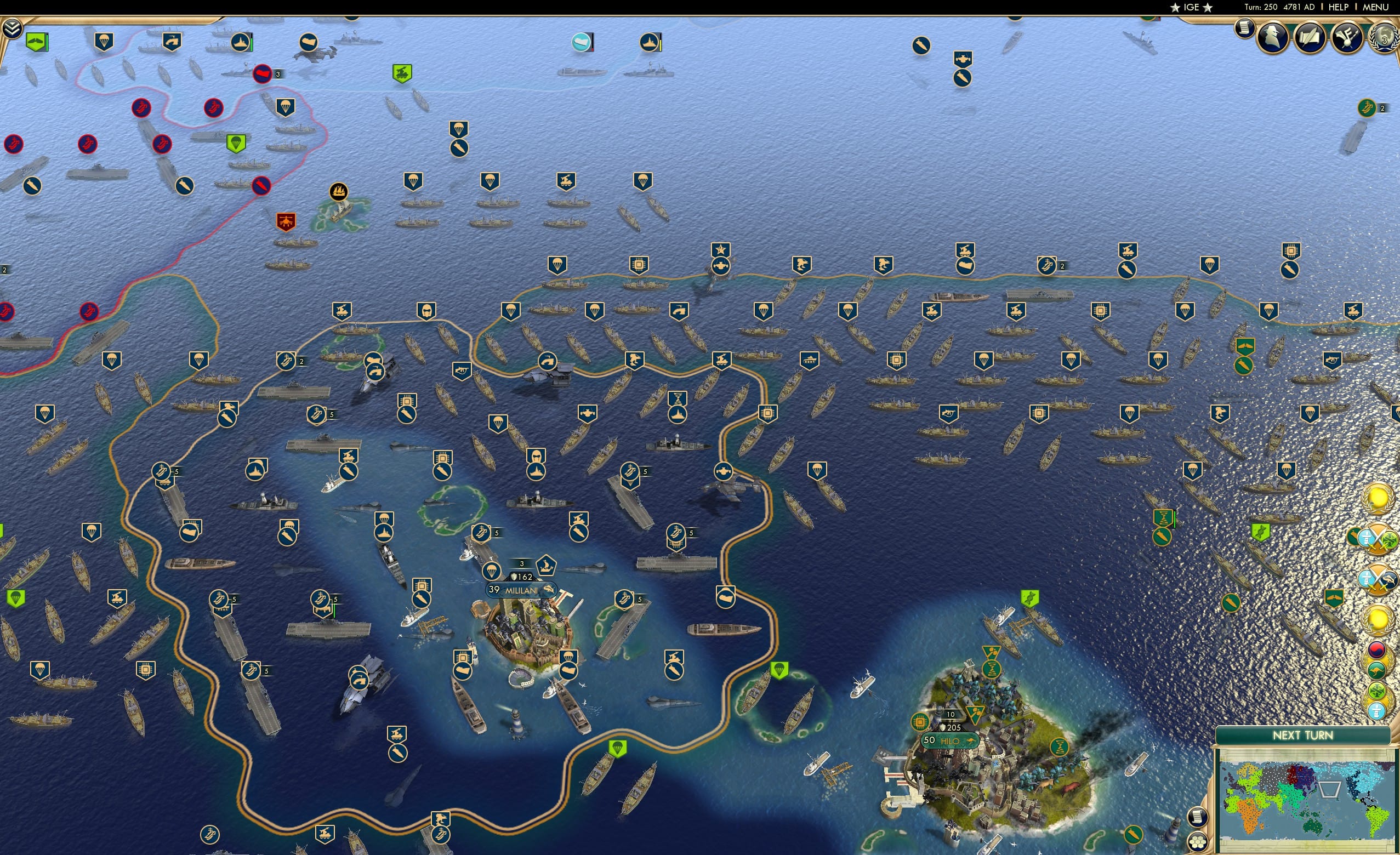Viewport: 1400px width, 855px height.
Task: Open HELP from the top bar
Action: (x=1339, y=7)
